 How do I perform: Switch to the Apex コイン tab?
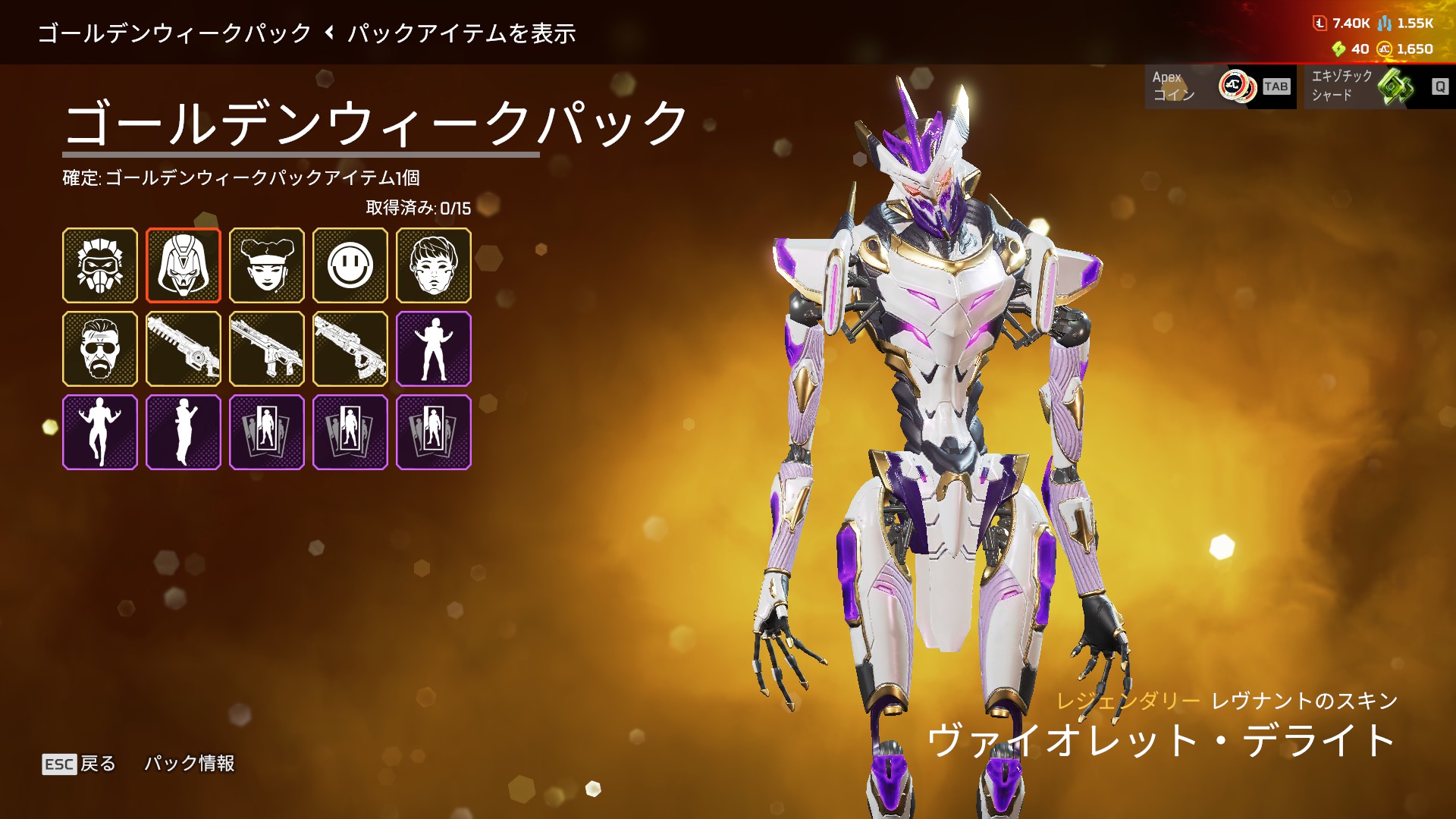pos(1220,86)
